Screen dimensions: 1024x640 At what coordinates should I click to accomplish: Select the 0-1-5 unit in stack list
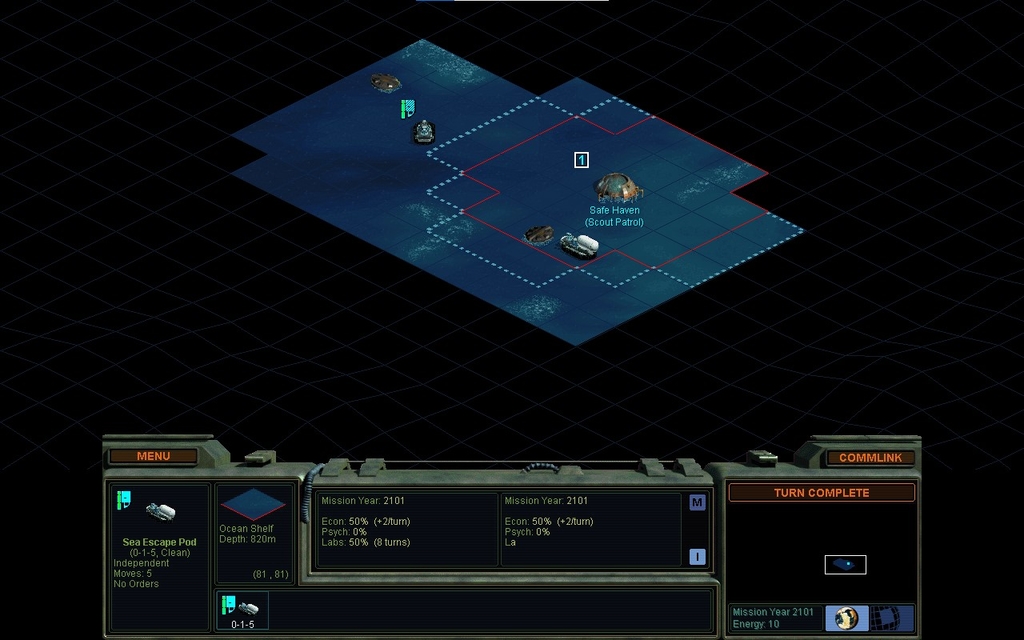click(x=242, y=610)
